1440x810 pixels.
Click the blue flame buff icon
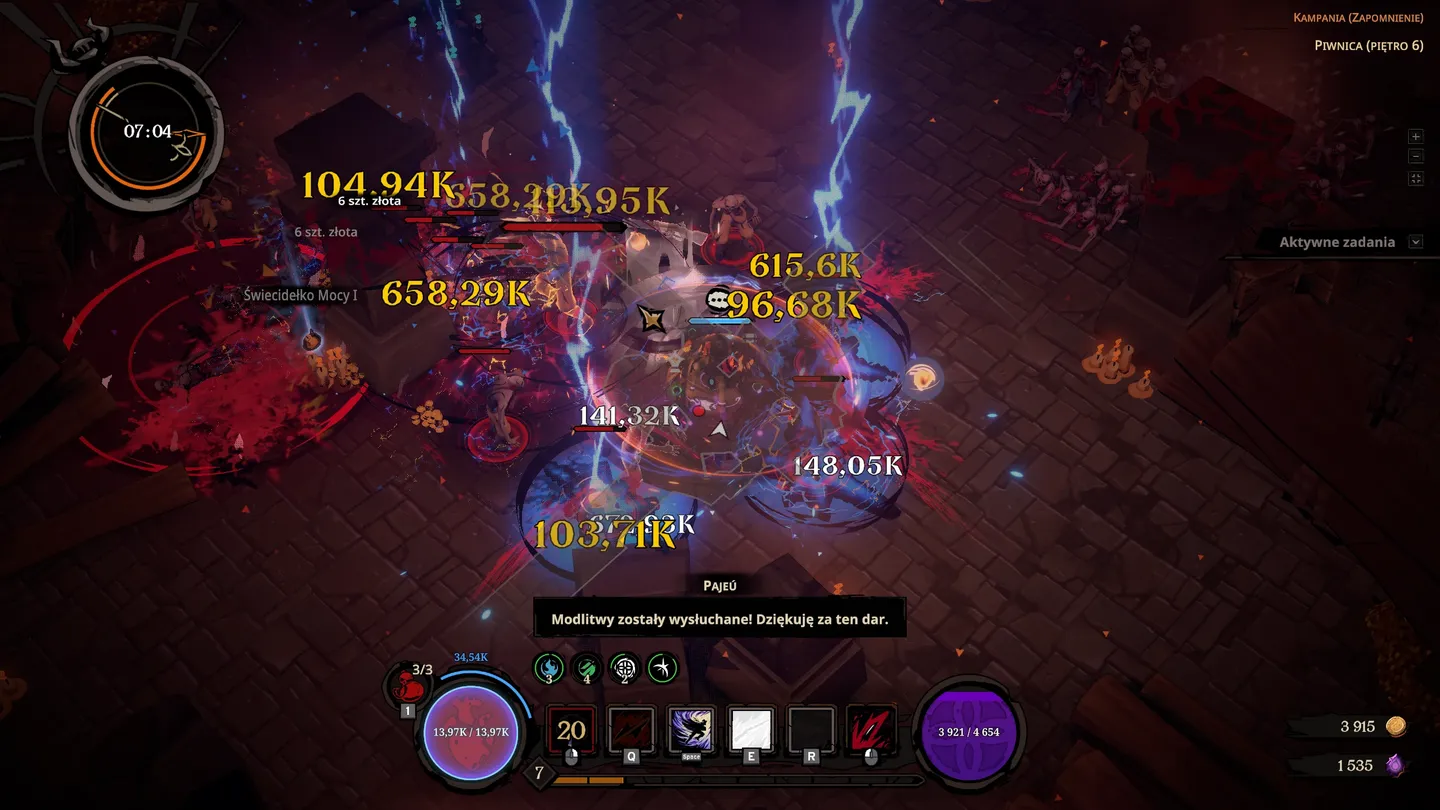pyautogui.click(x=548, y=667)
